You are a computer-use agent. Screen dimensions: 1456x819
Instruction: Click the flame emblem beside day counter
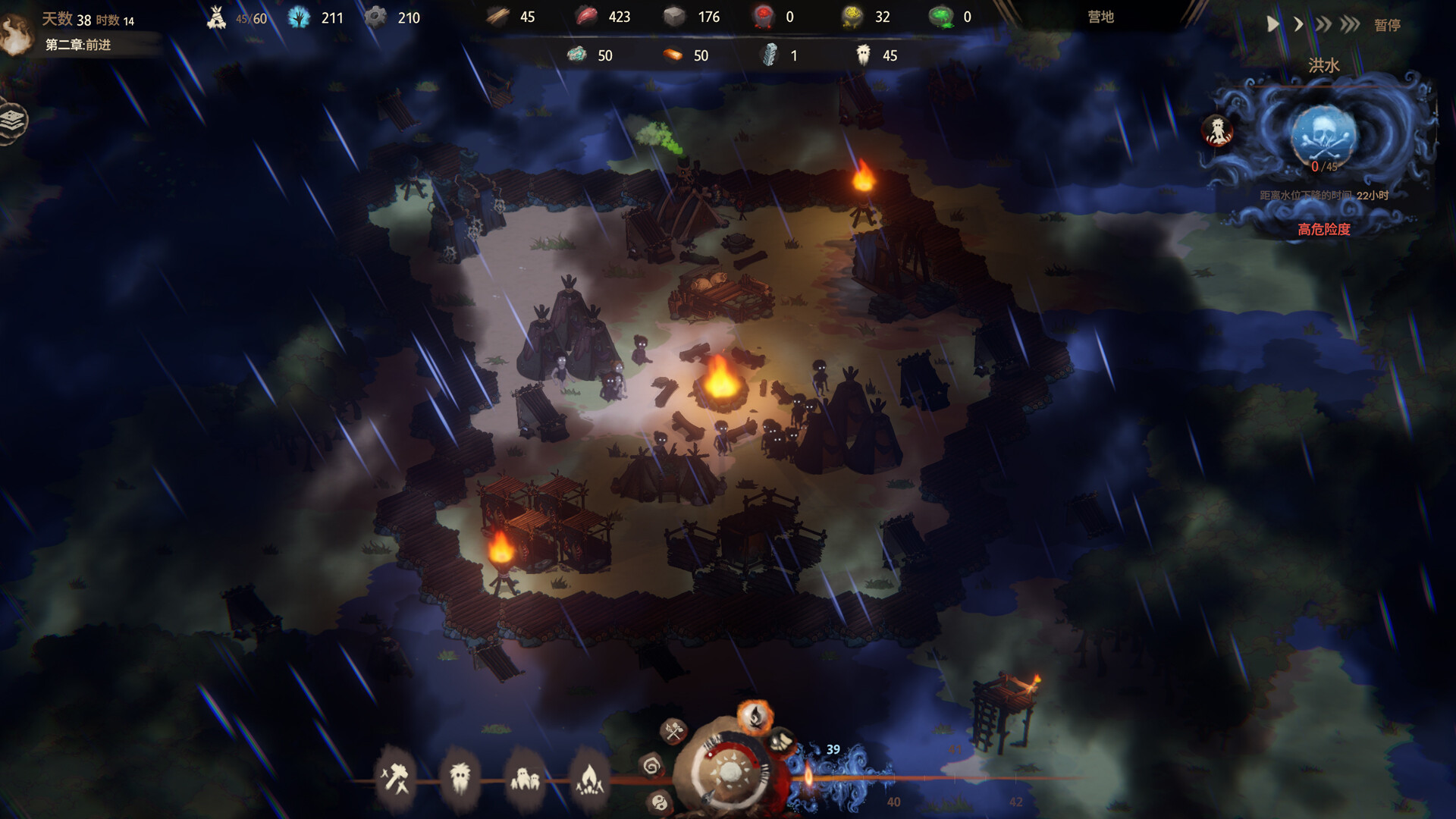[15, 34]
